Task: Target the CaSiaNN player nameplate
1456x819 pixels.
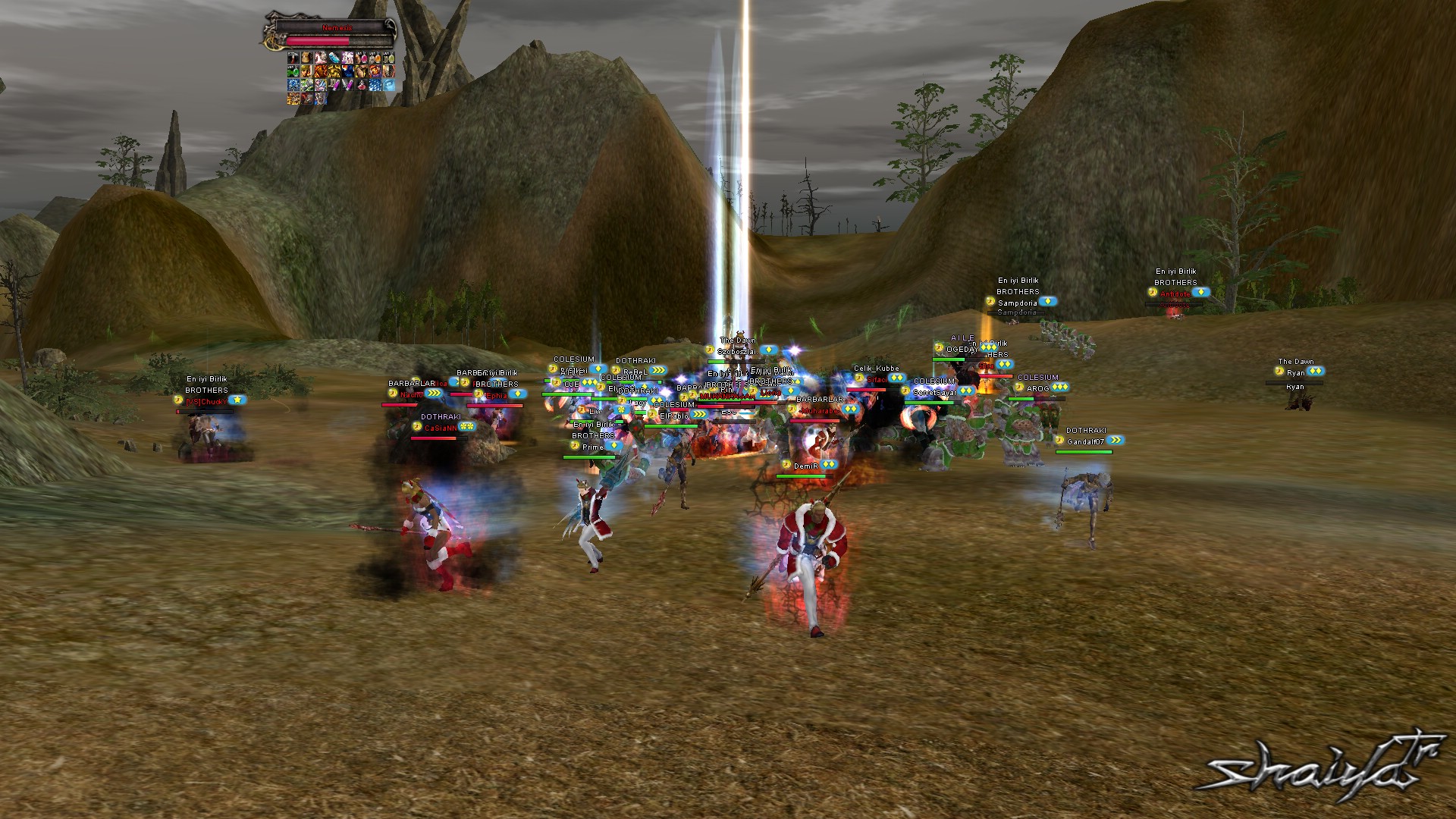Action: coord(440,428)
